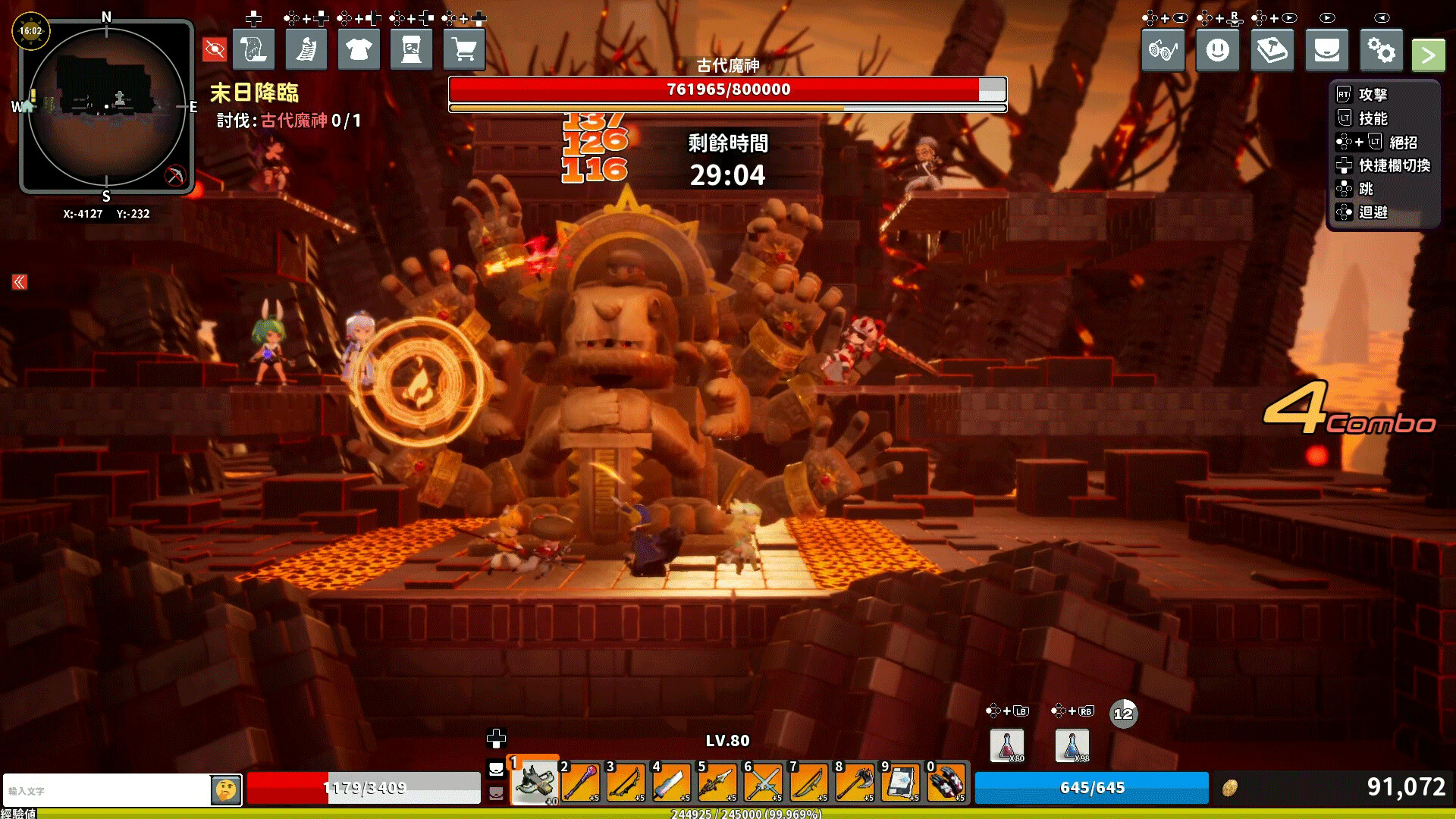Open the settings gears icon
1456x819 pixels.
point(1382,49)
